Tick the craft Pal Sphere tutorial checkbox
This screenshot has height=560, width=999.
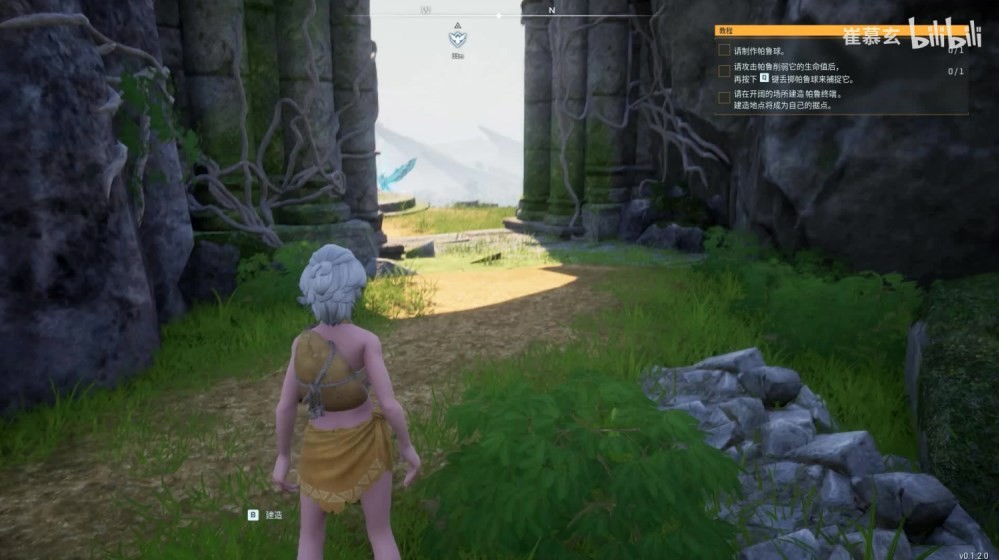click(724, 50)
